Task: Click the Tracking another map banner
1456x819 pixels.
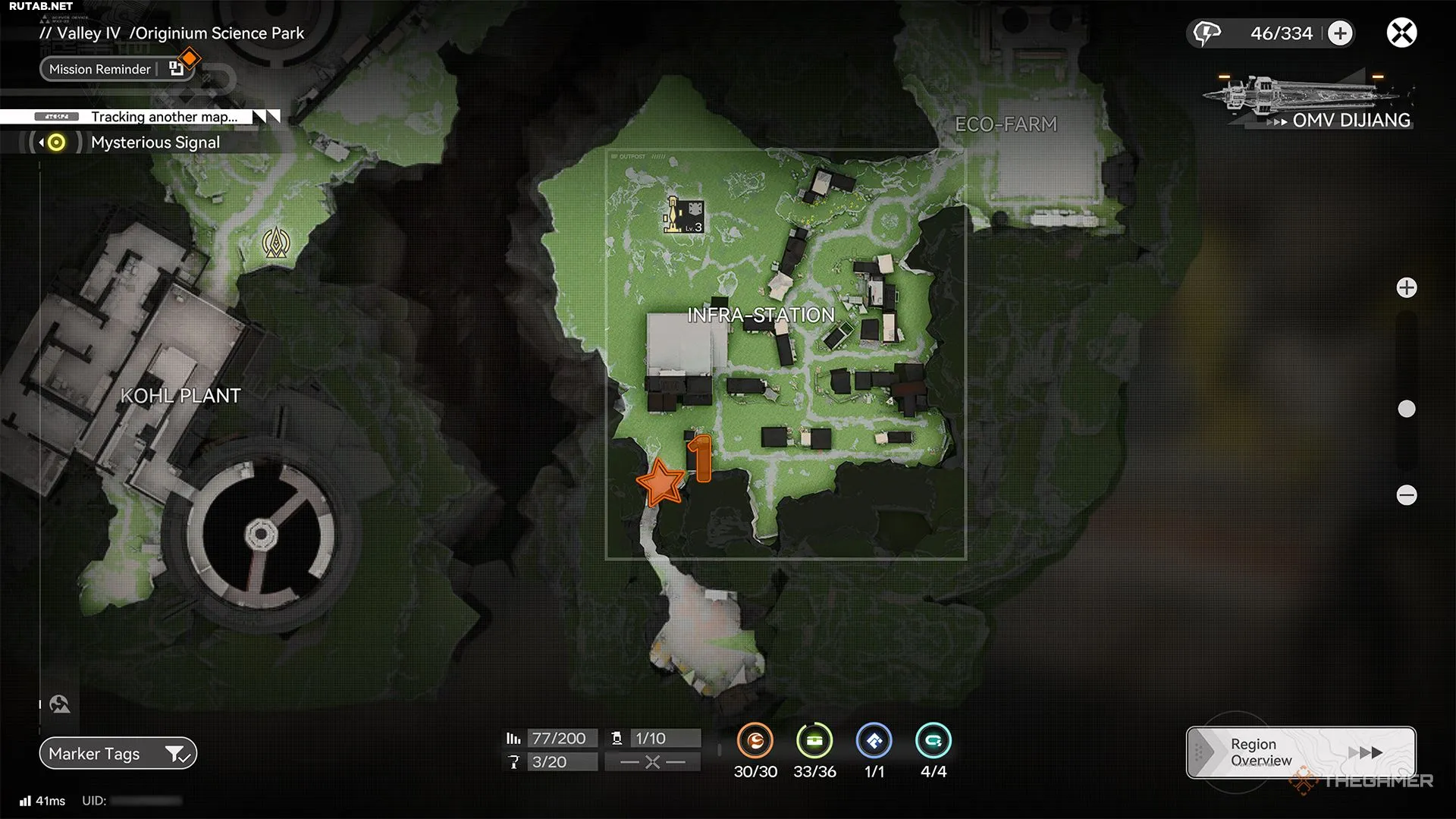Action: pyautogui.click(x=163, y=117)
